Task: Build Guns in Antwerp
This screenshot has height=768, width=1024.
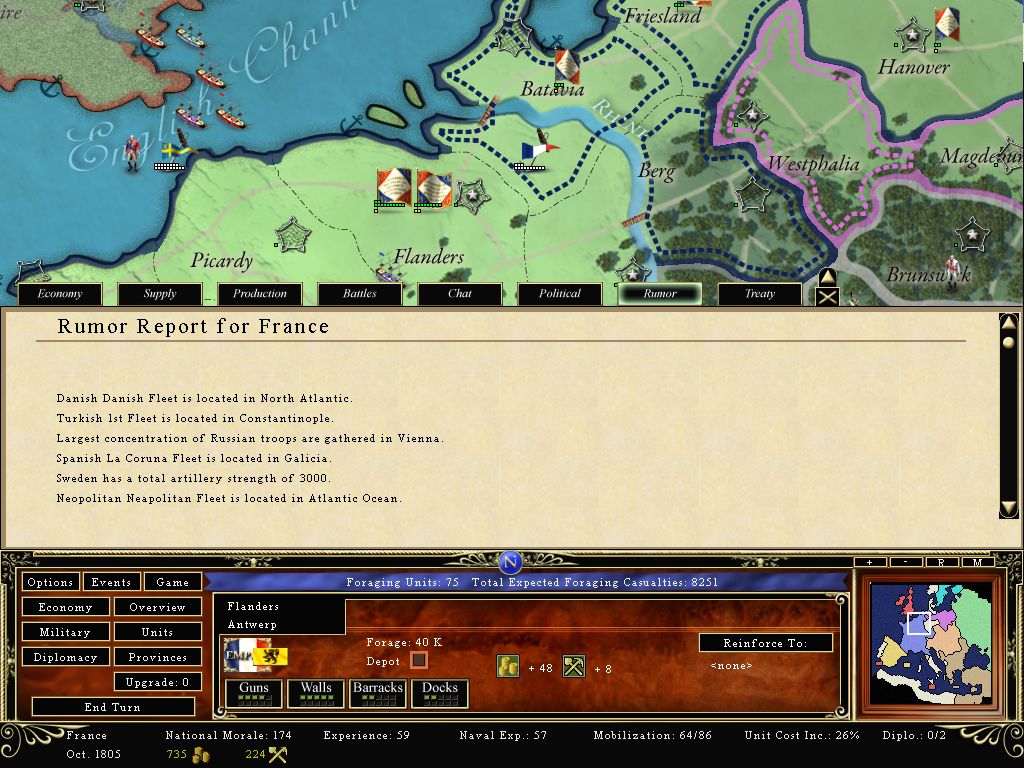Action: [x=253, y=692]
